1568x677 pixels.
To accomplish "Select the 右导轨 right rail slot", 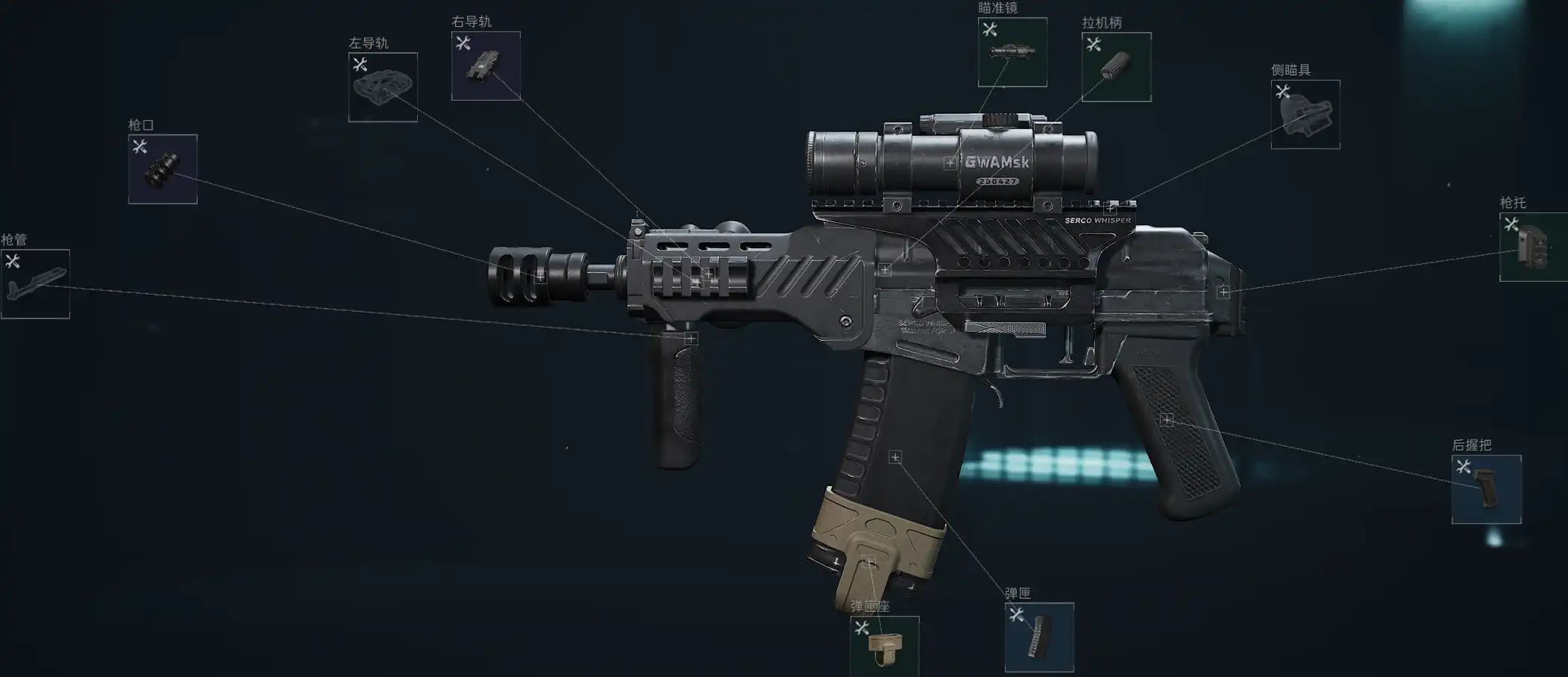I will tap(486, 66).
